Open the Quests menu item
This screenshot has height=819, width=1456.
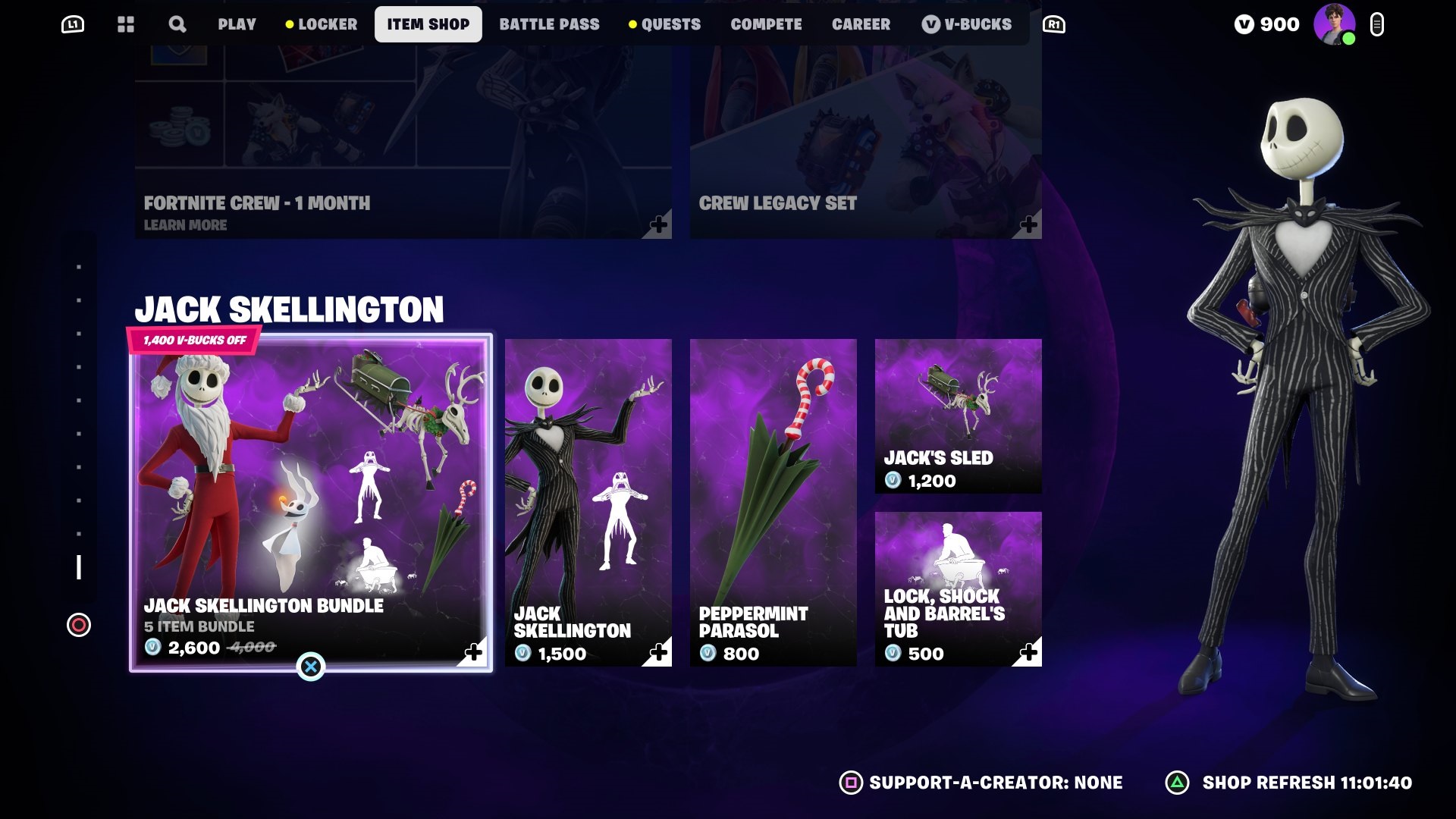pyautogui.click(x=670, y=24)
